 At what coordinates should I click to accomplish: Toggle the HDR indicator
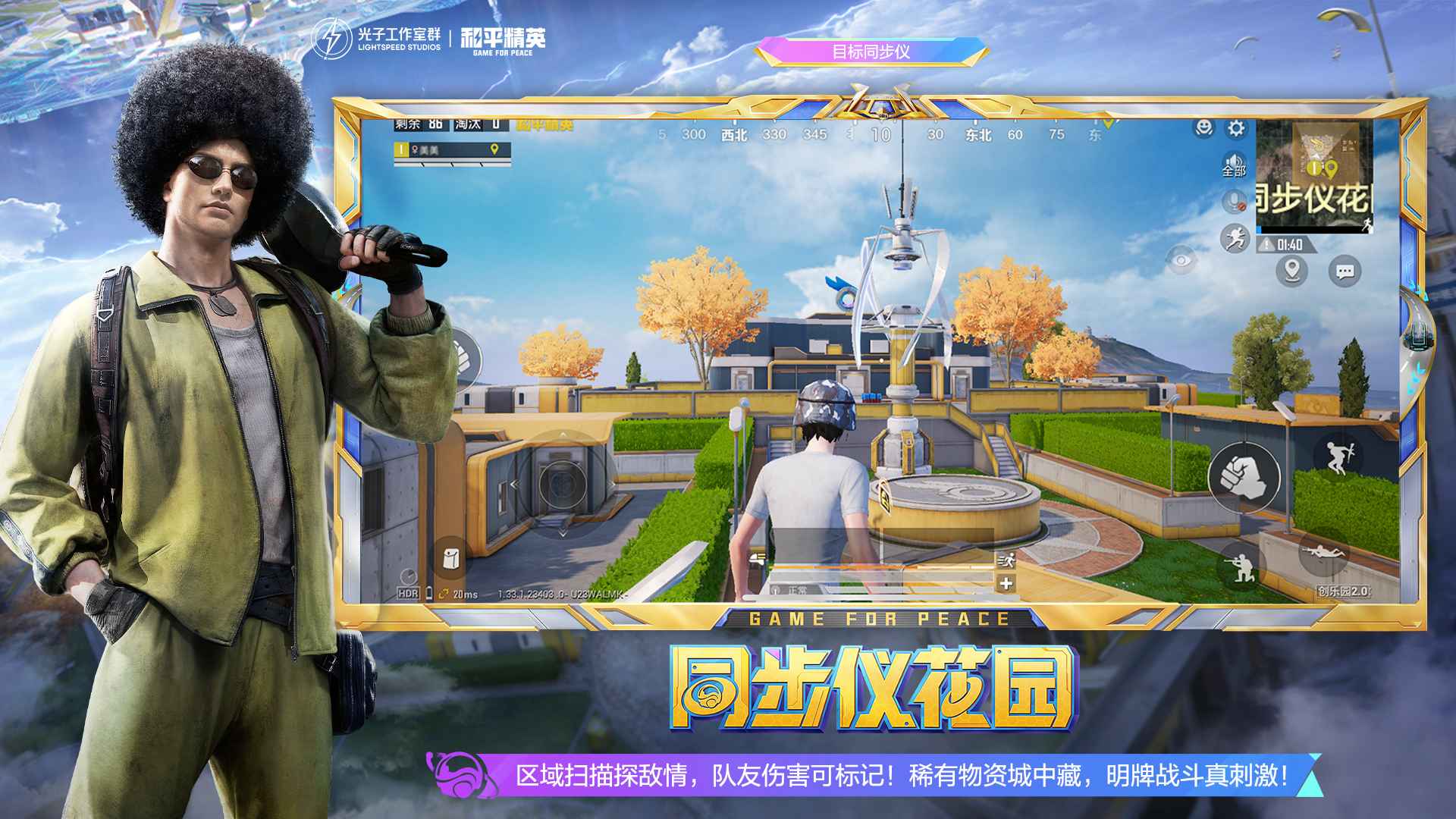tap(406, 595)
